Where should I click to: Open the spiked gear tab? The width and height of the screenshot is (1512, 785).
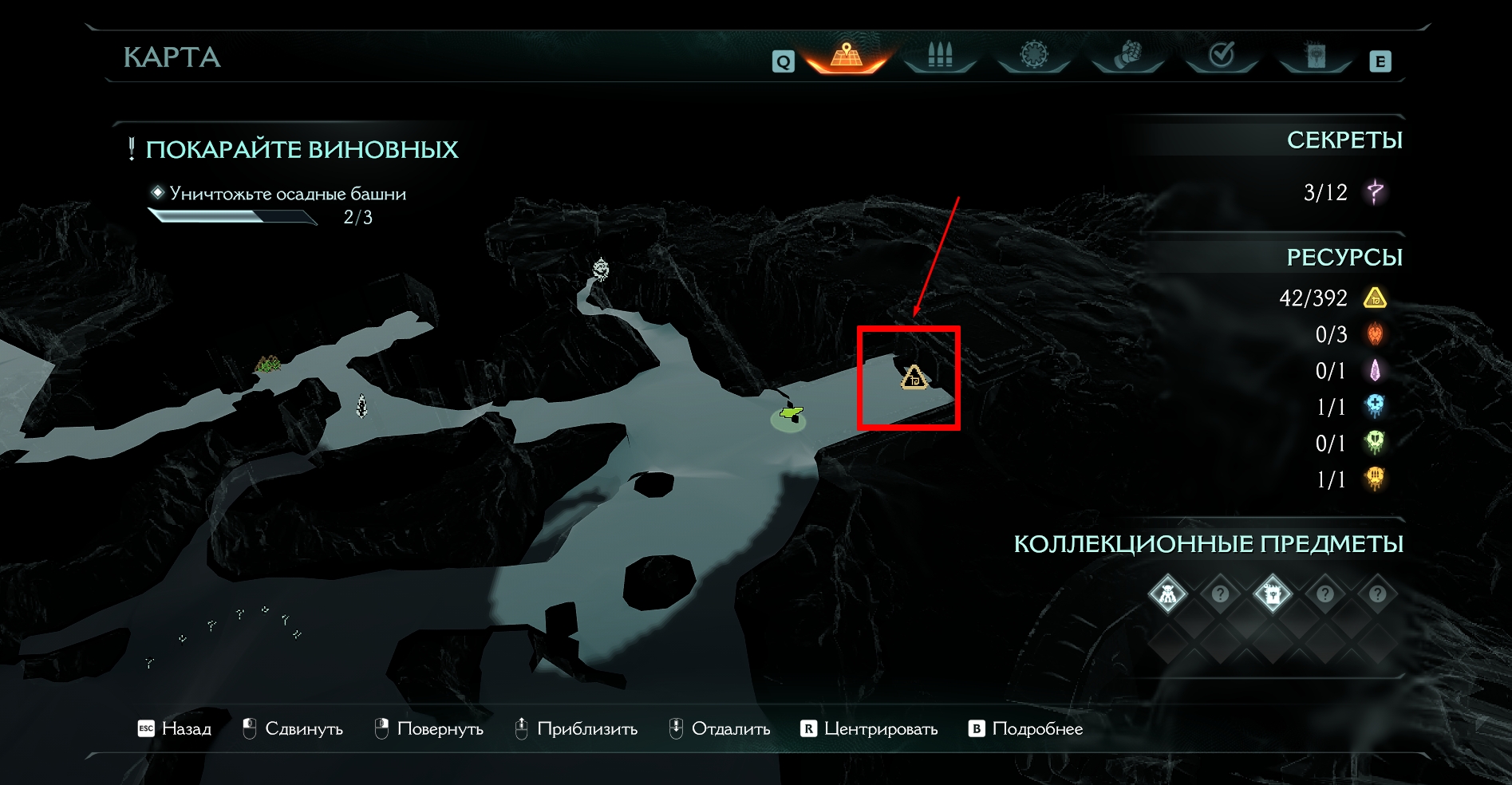click(x=1033, y=55)
